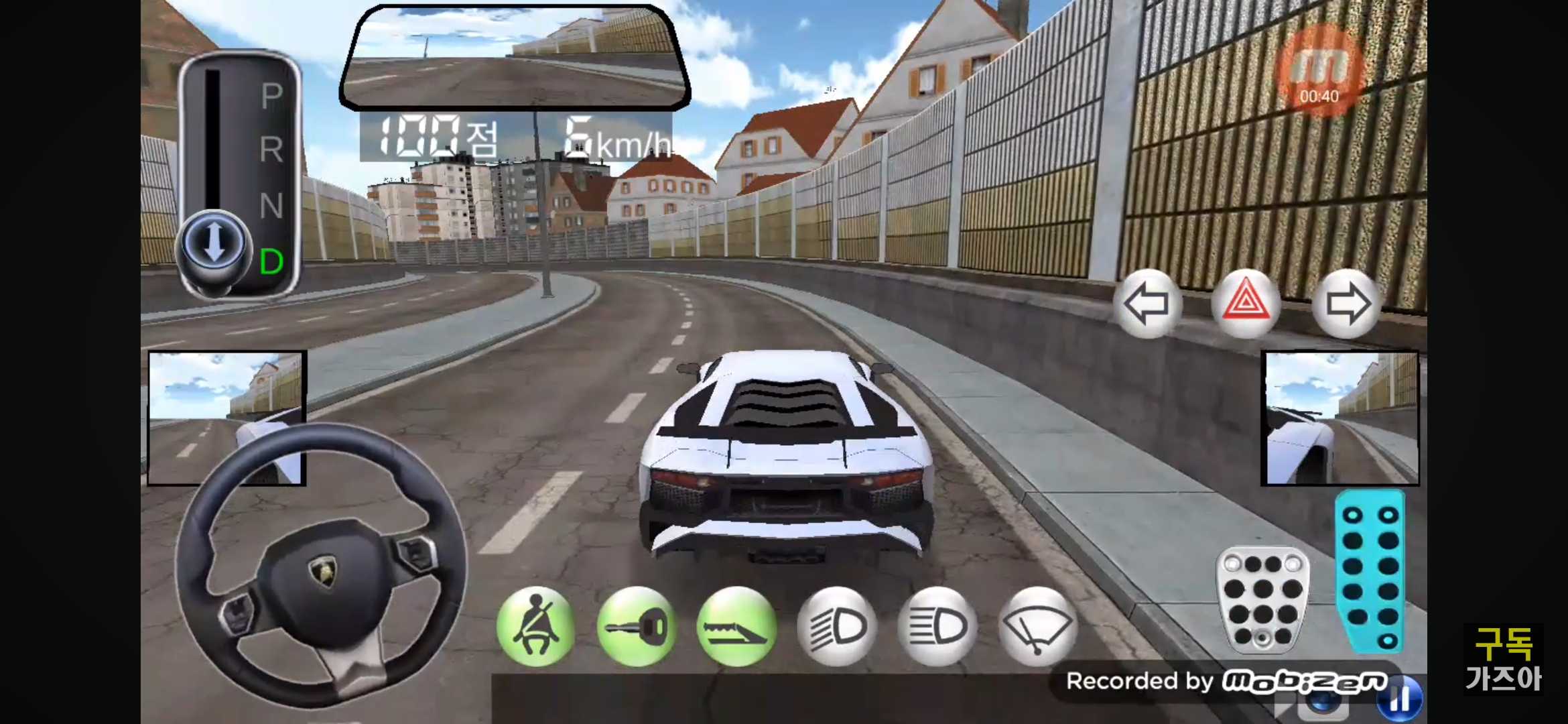This screenshot has width=1568, height=724.
Task: Click the Mobizen recording timer bubble
Action: click(1319, 70)
